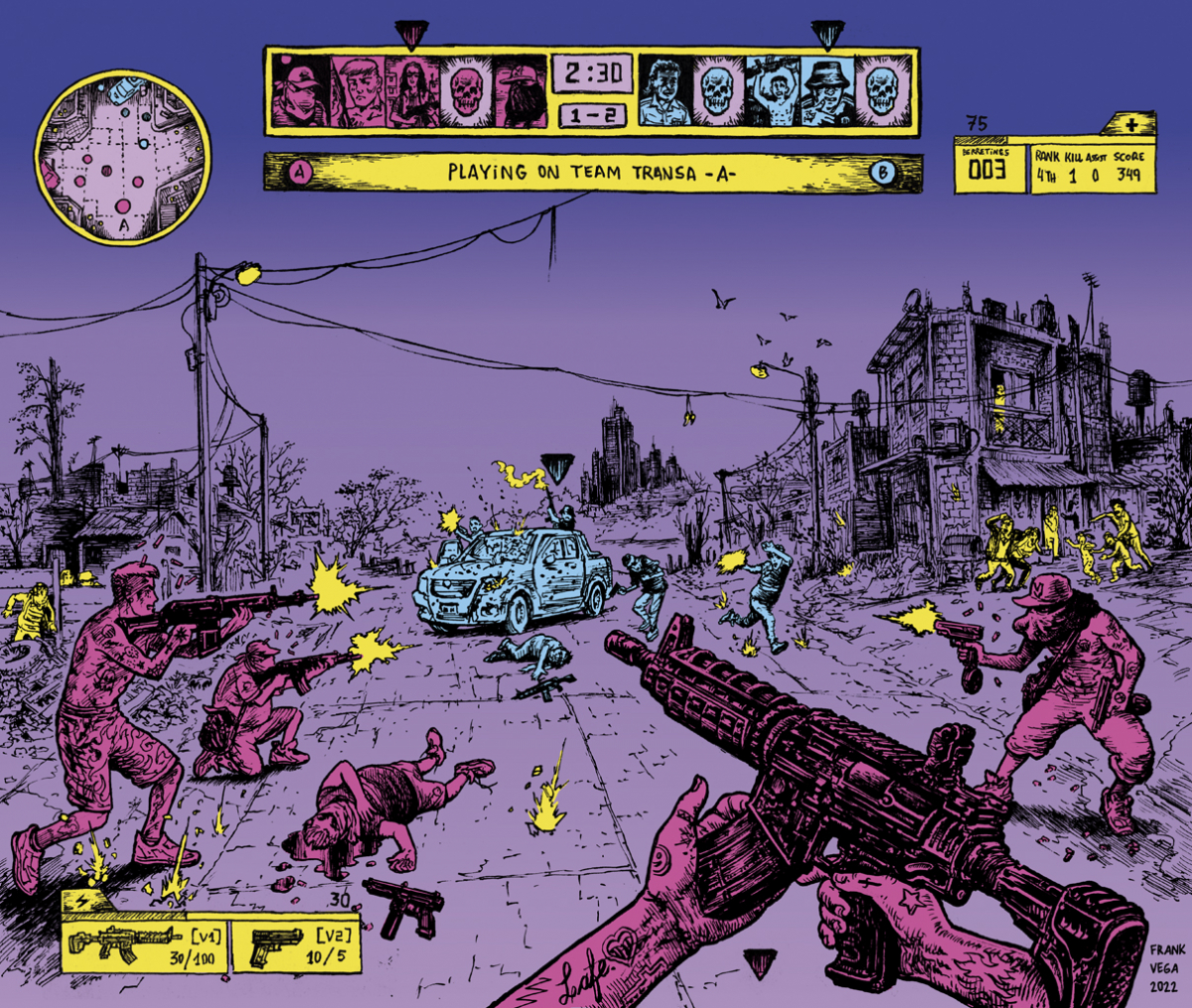Select the assault rifle weapon slot
1192x1008 pixels.
coord(144,945)
